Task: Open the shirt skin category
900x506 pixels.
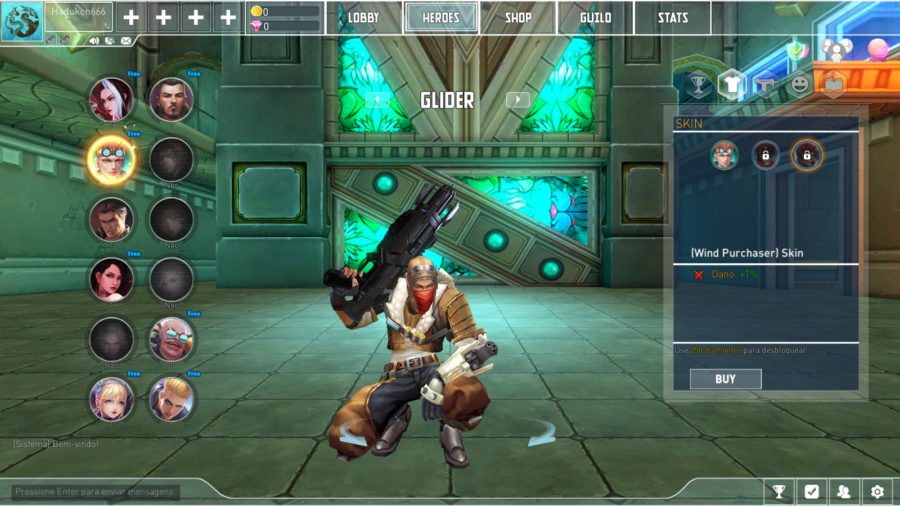Action: 732,85
